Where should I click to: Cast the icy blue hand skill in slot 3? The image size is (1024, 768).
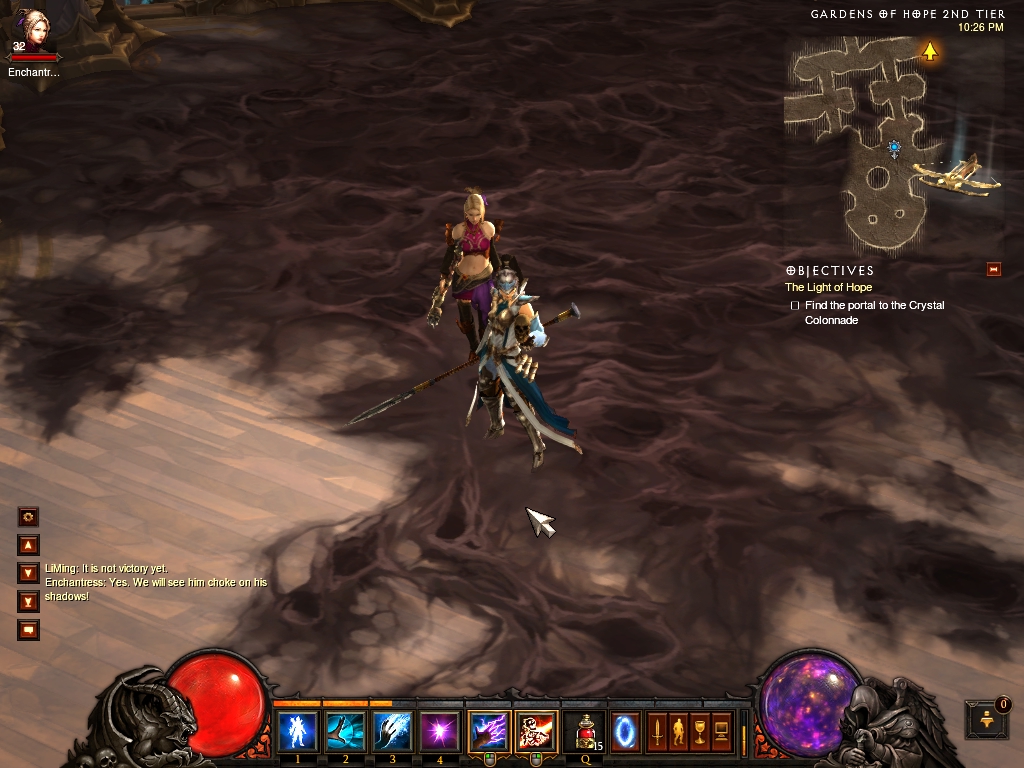click(x=392, y=731)
